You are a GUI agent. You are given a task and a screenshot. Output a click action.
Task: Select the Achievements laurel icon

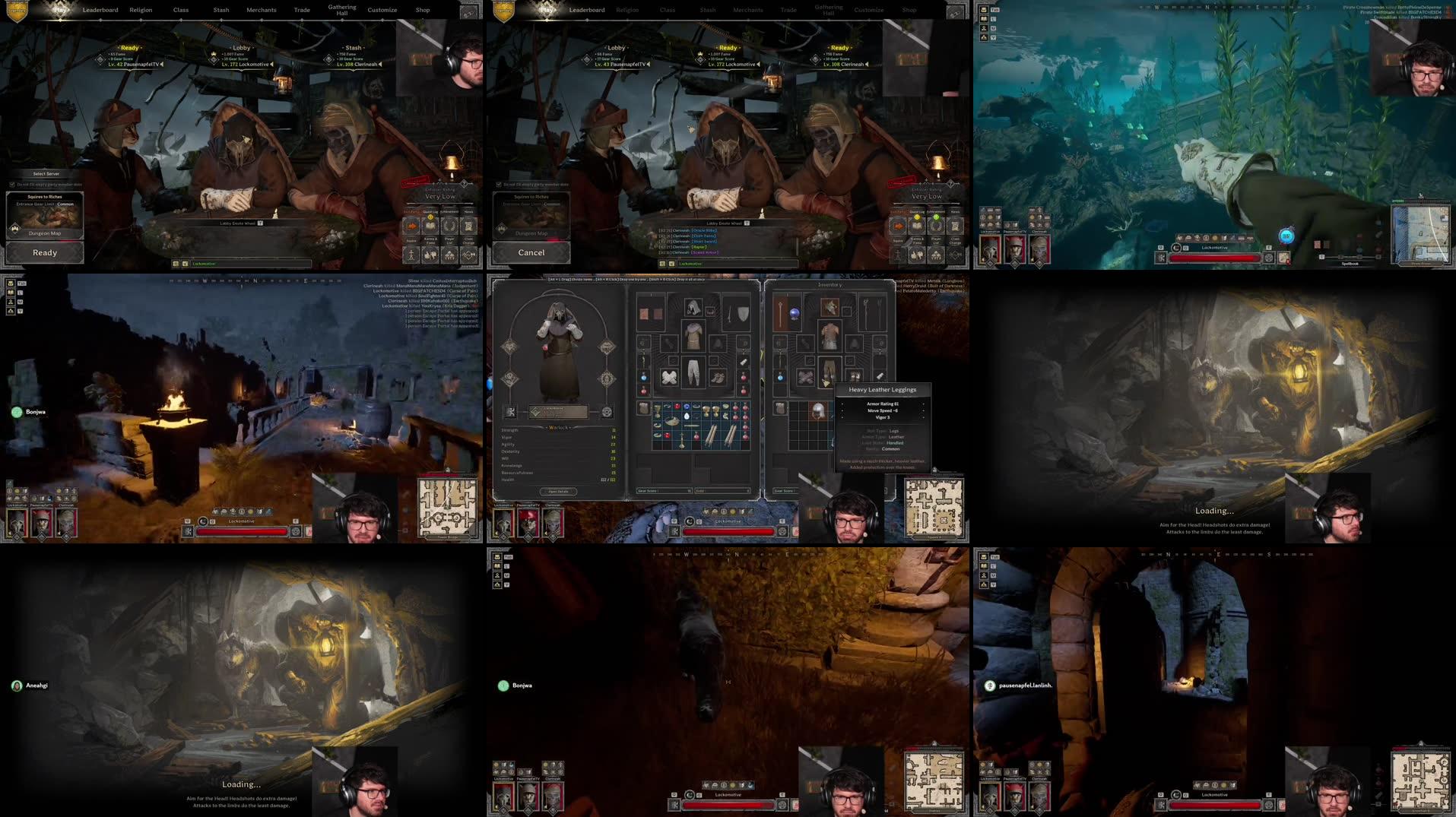pos(449,226)
